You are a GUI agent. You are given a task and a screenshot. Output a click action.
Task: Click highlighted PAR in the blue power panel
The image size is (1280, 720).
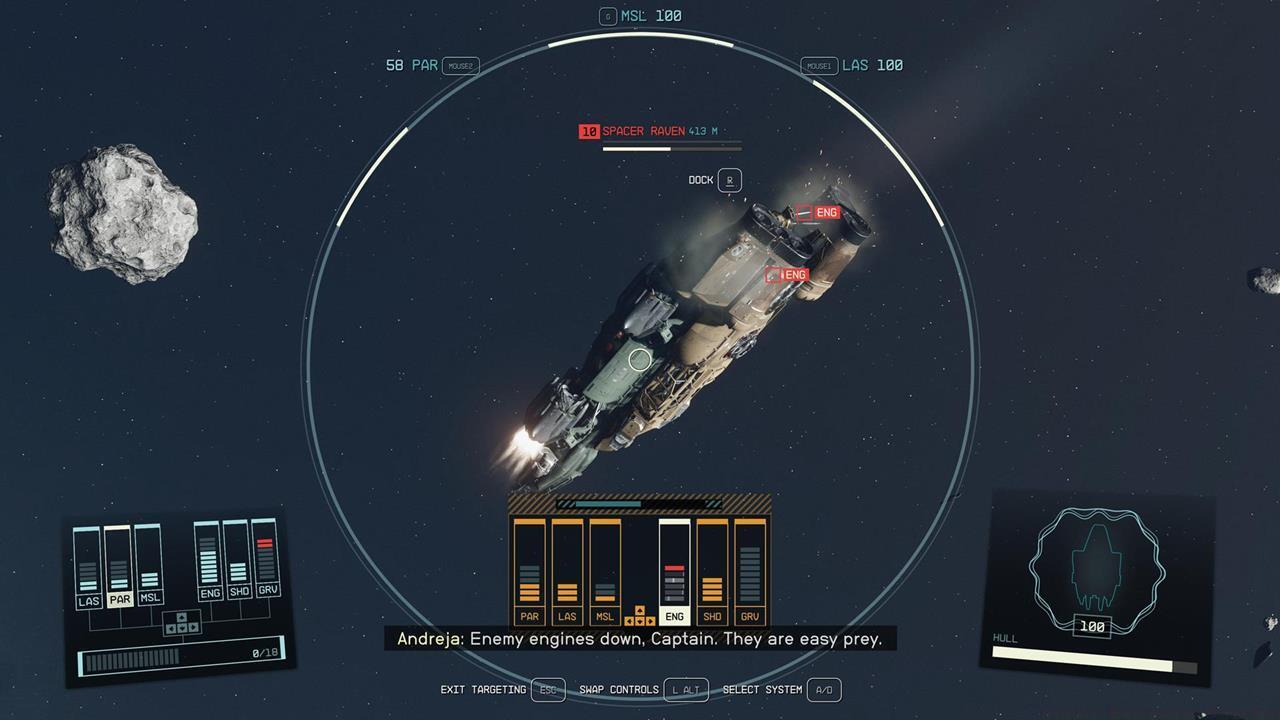tap(120, 599)
